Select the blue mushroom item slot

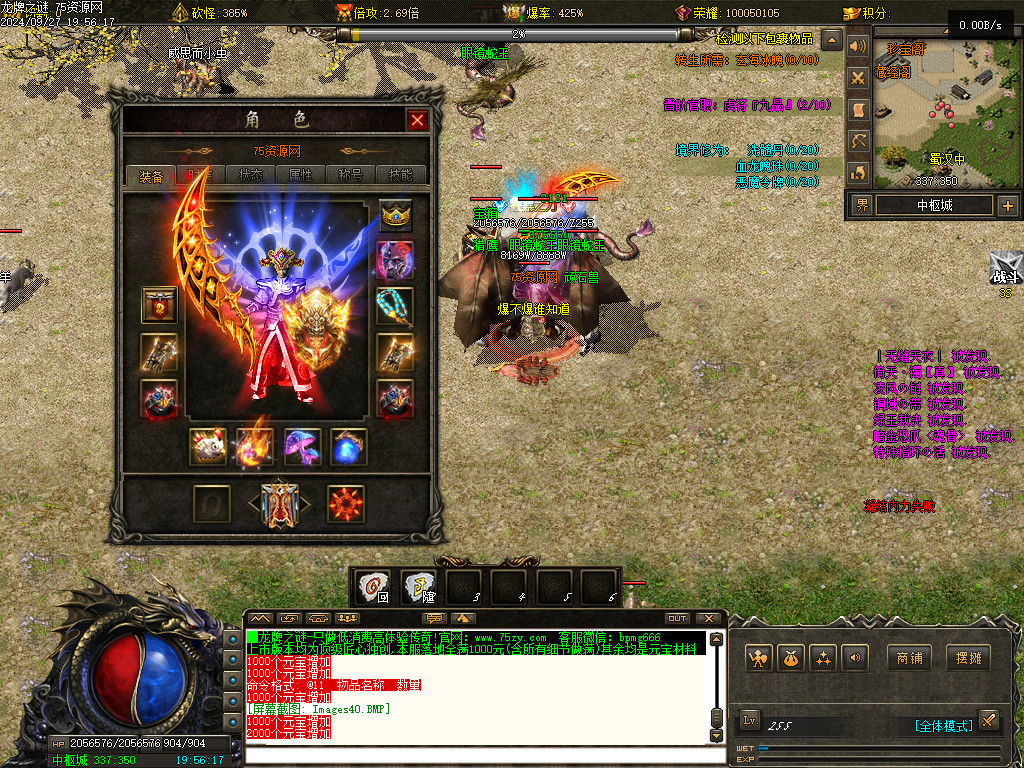(303, 447)
